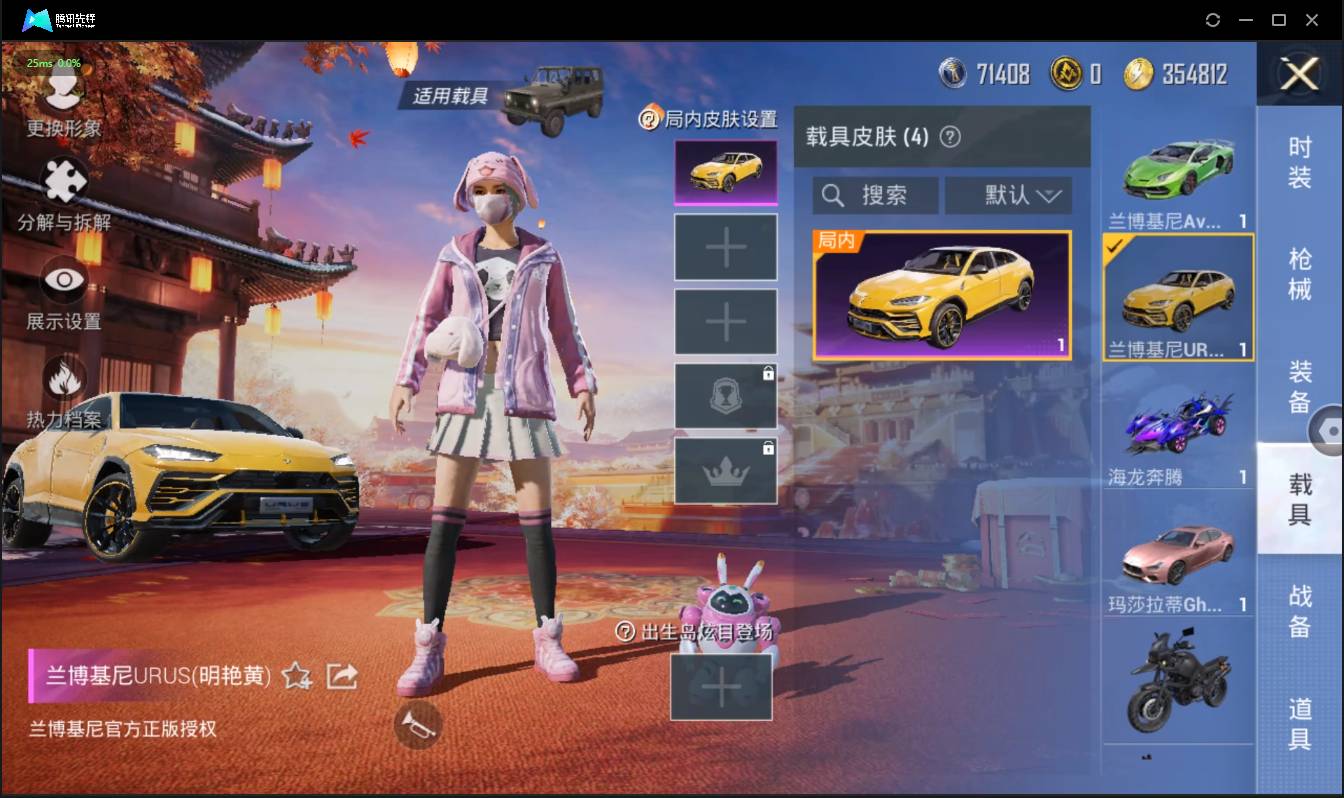Expand the locked crown skin slot

725,469
